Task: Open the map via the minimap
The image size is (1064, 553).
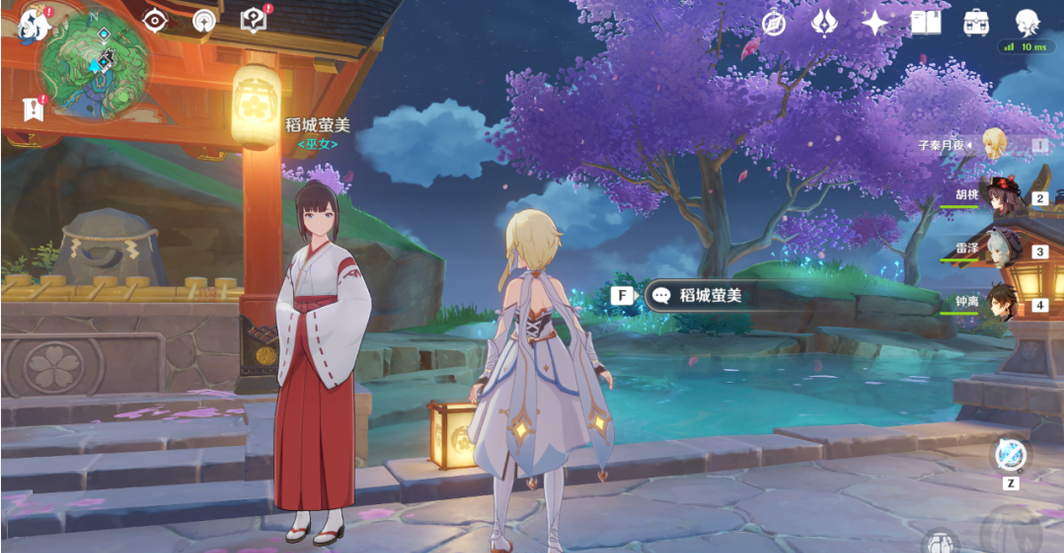Action: tap(95, 67)
